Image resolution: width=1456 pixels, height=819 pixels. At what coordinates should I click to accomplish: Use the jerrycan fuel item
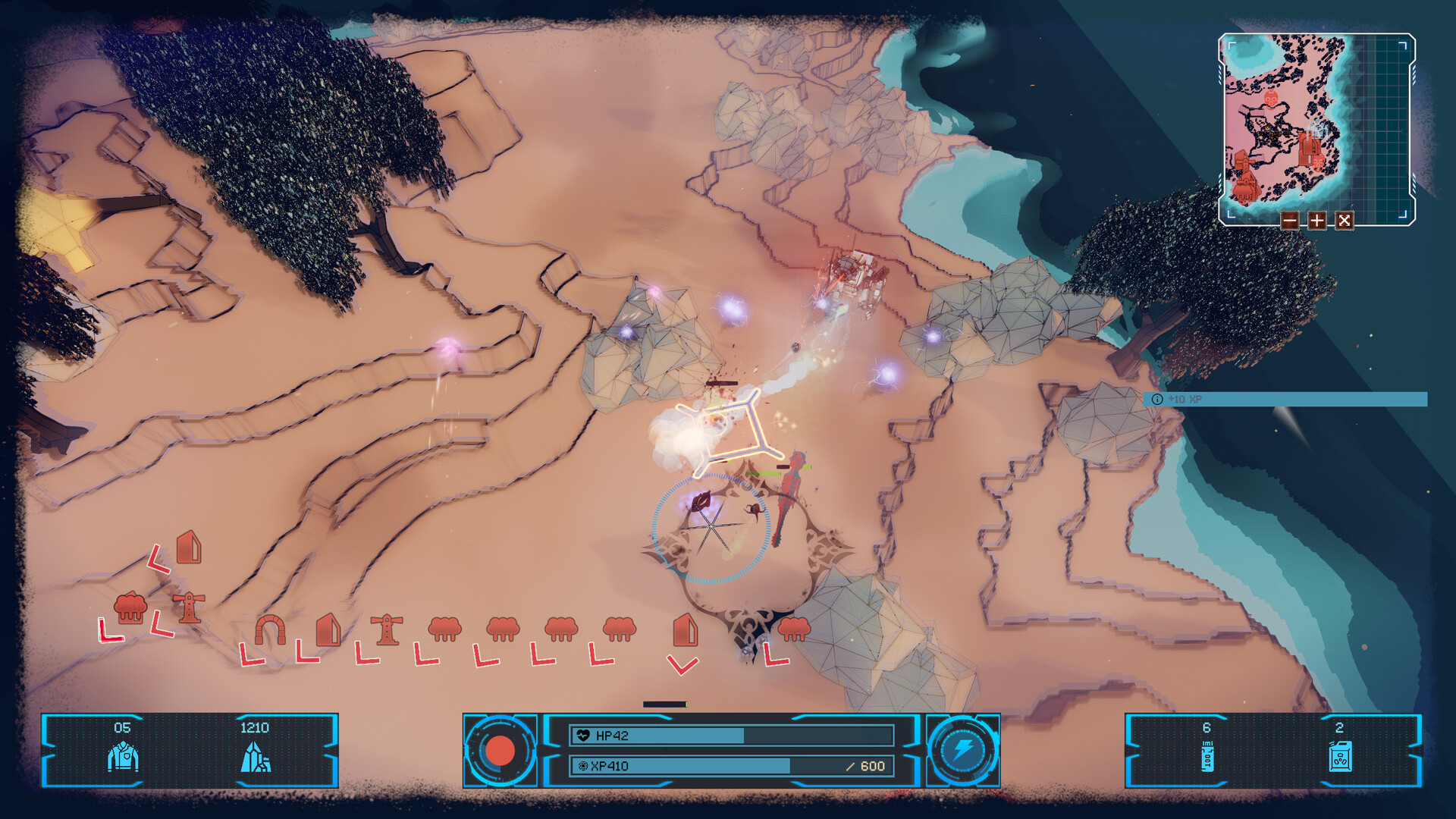1339,756
